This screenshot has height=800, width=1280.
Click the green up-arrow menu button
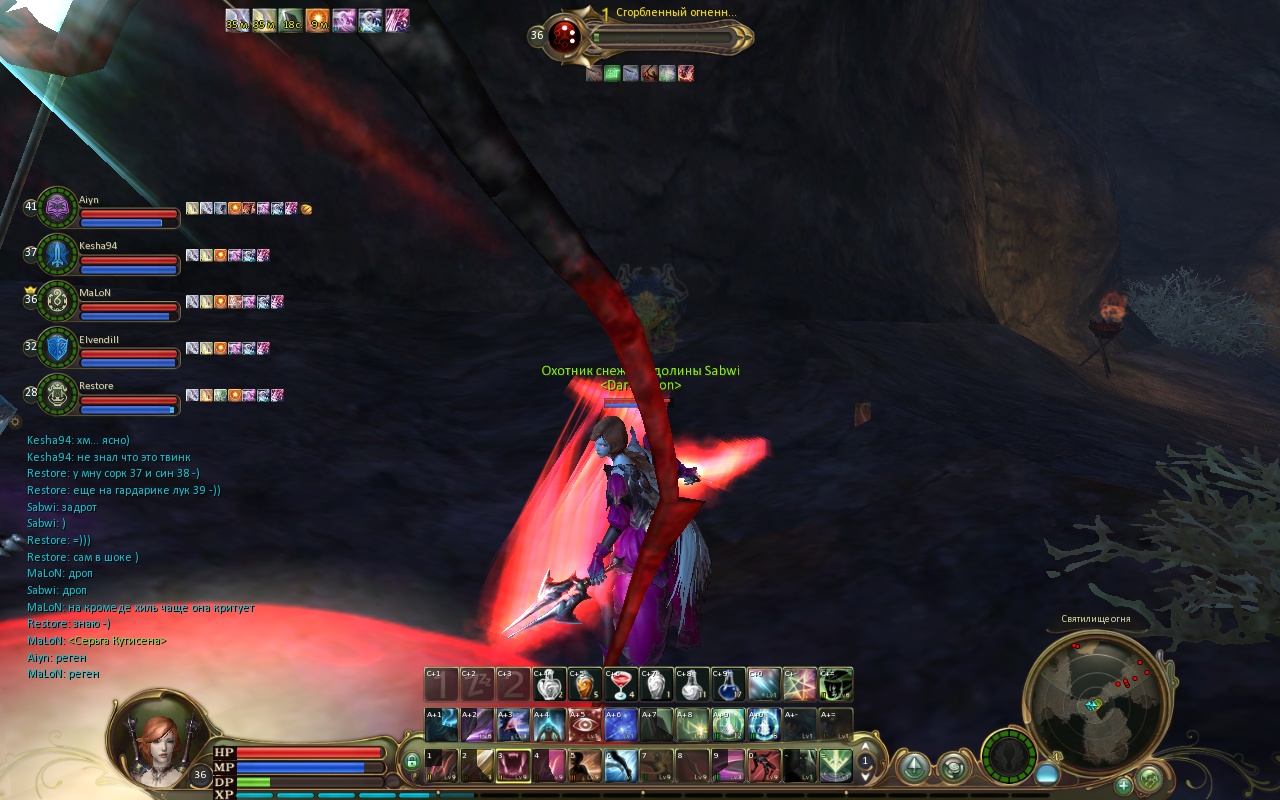913,768
